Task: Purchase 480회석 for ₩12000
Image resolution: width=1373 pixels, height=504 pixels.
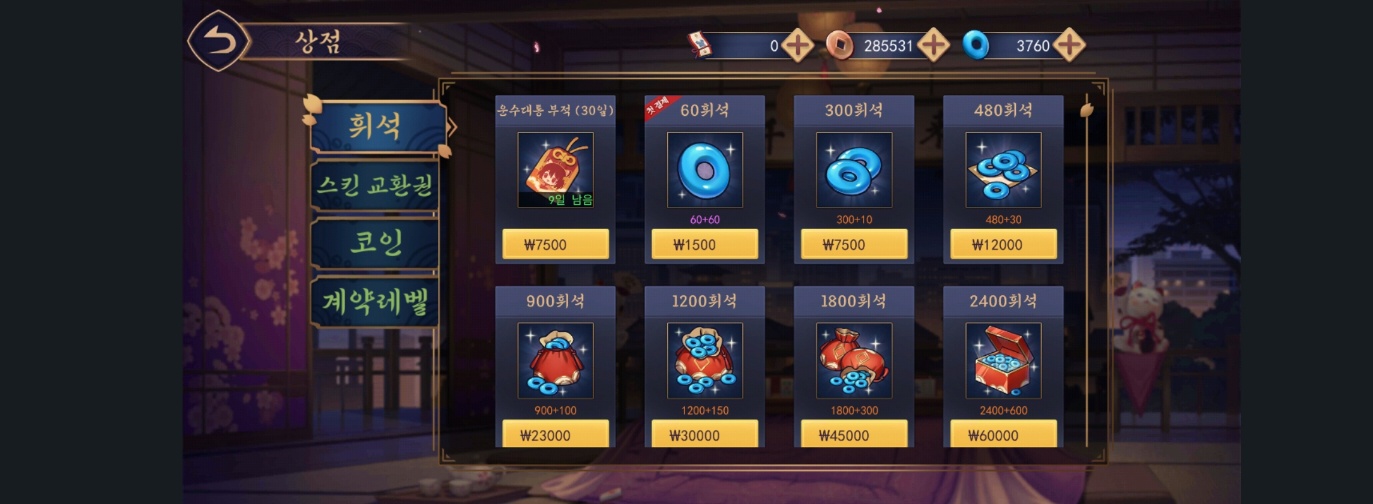Action: [x=1003, y=244]
